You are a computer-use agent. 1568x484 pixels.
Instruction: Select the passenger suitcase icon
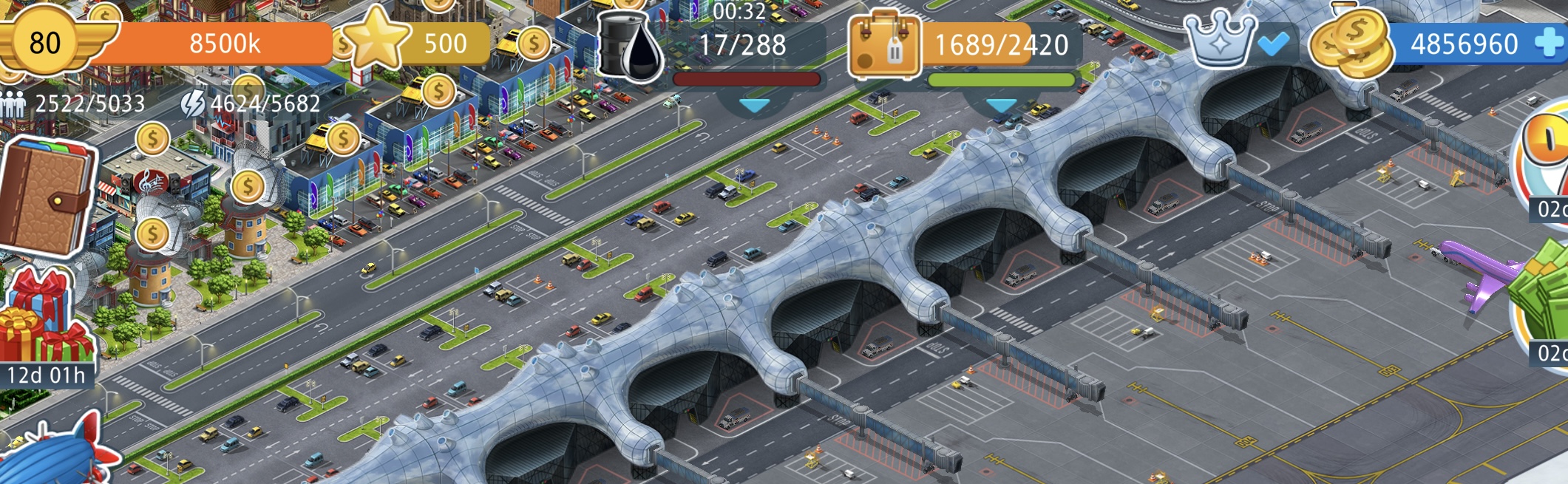pos(884,46)
